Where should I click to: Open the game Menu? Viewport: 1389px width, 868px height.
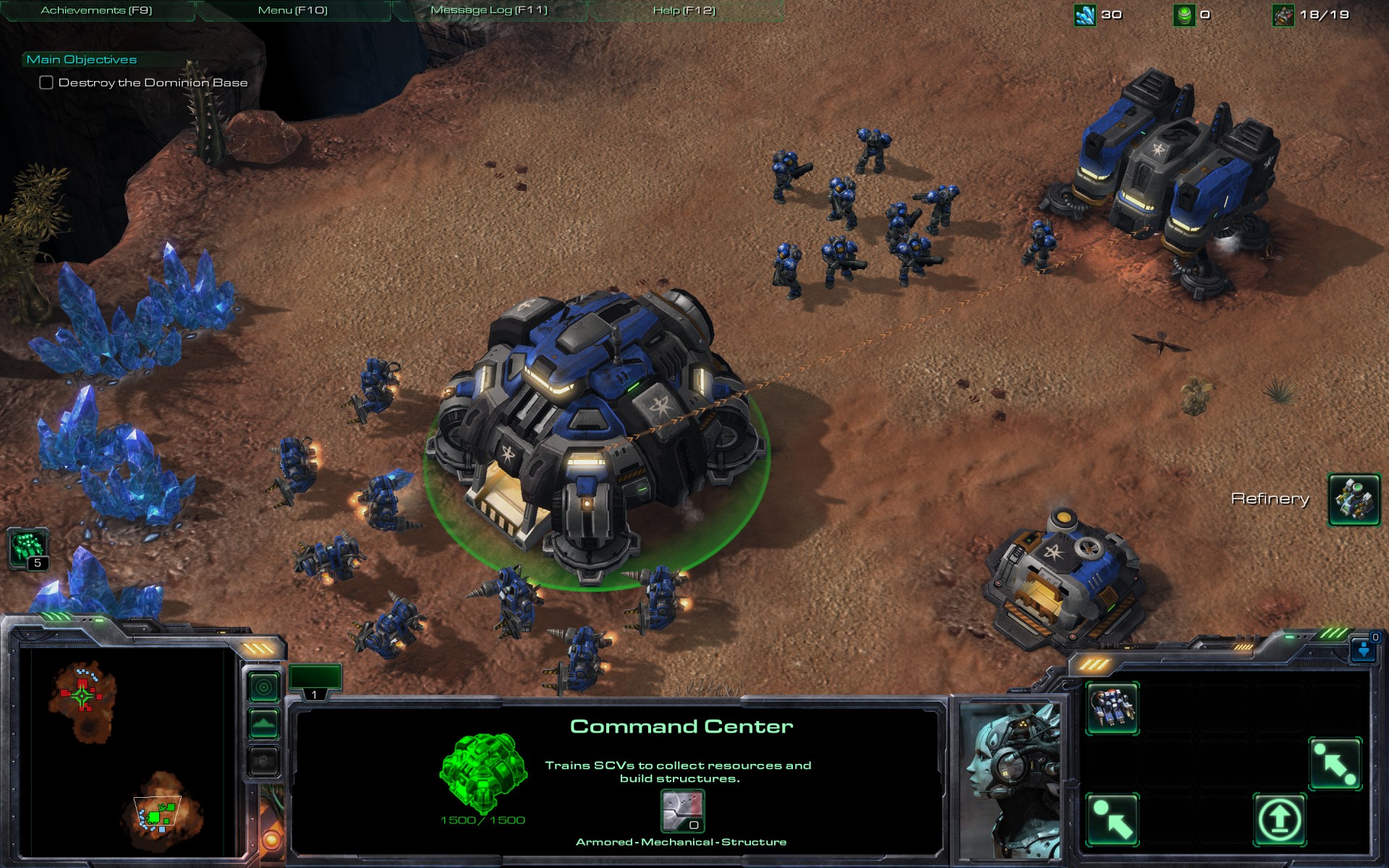(292, 10)
